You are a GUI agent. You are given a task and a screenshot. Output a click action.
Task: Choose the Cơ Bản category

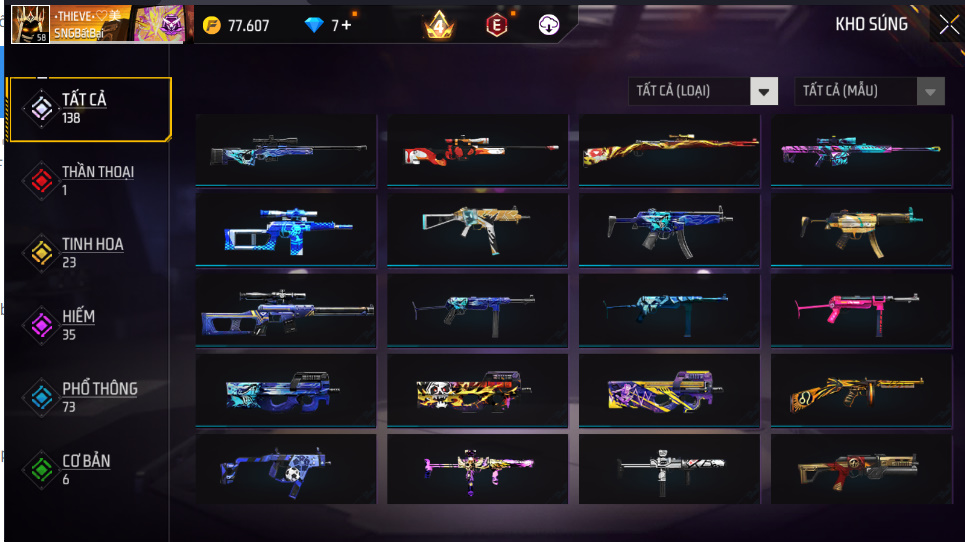click(x=88, y=468)
